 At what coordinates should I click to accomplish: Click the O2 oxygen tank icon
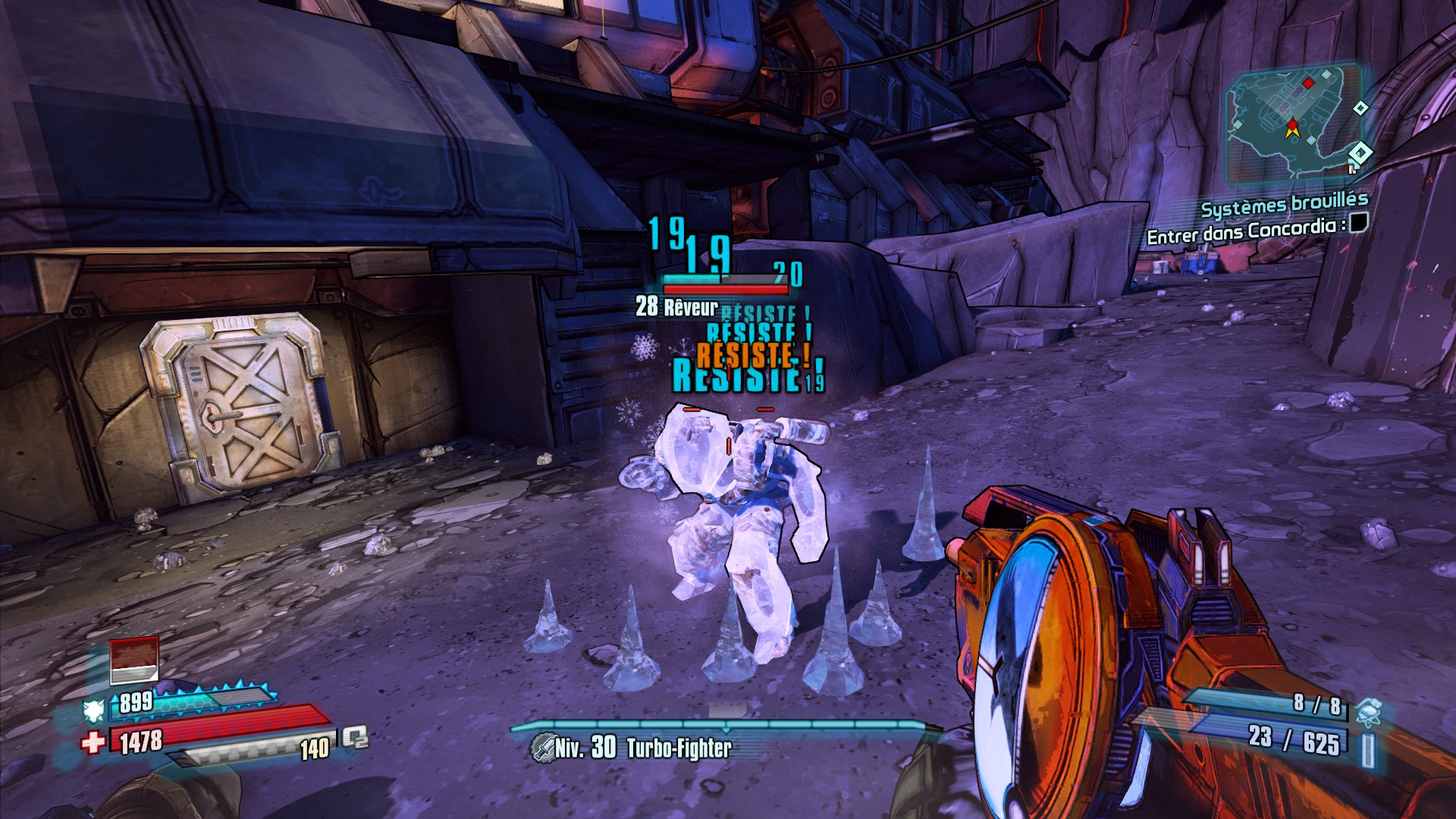click(x=354, y=737)
